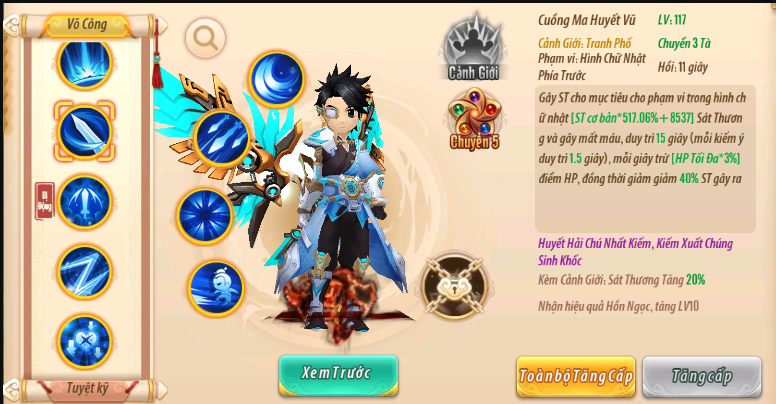Pick the running-figure equipped skill
The width and height of the screenshot is (776, 404).
pyautogui.click(x=216, y=287)
